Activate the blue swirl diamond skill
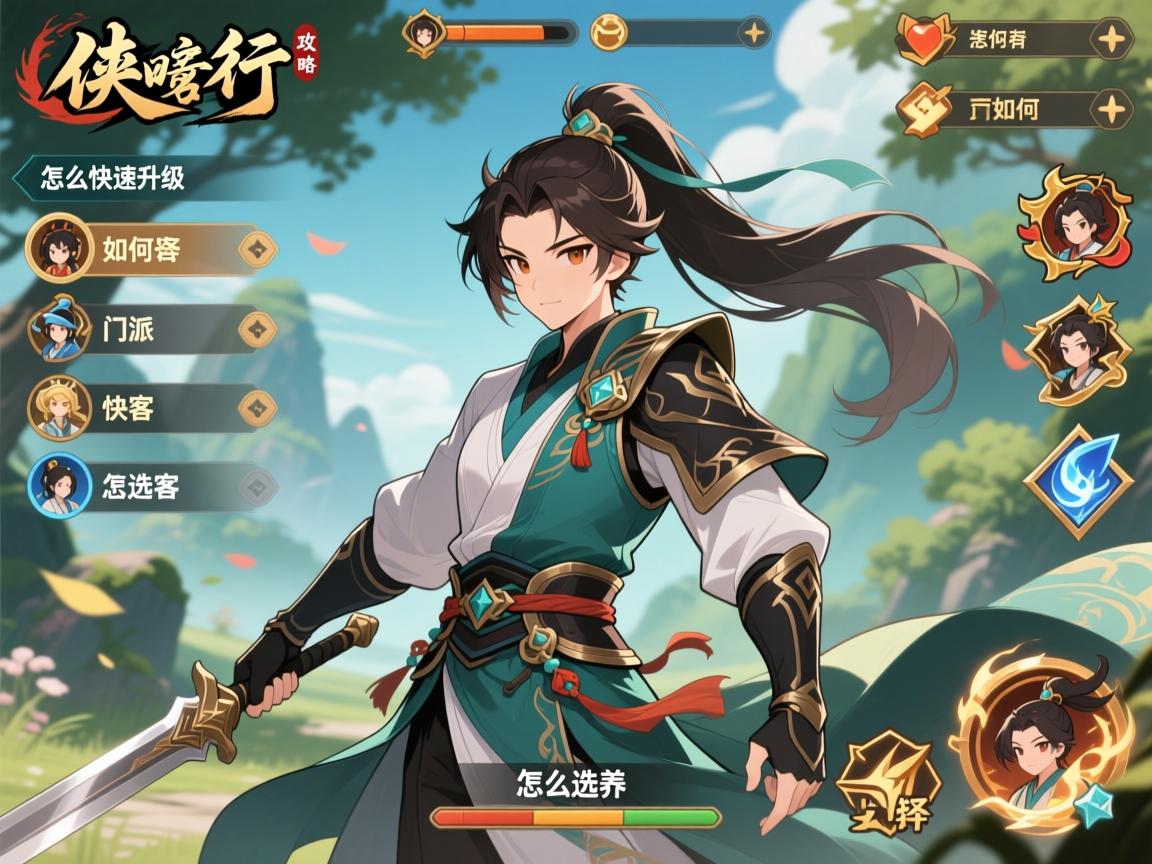Image resolution: width=1152 pixels, height=864 pixels. [x=1078, y=481]
